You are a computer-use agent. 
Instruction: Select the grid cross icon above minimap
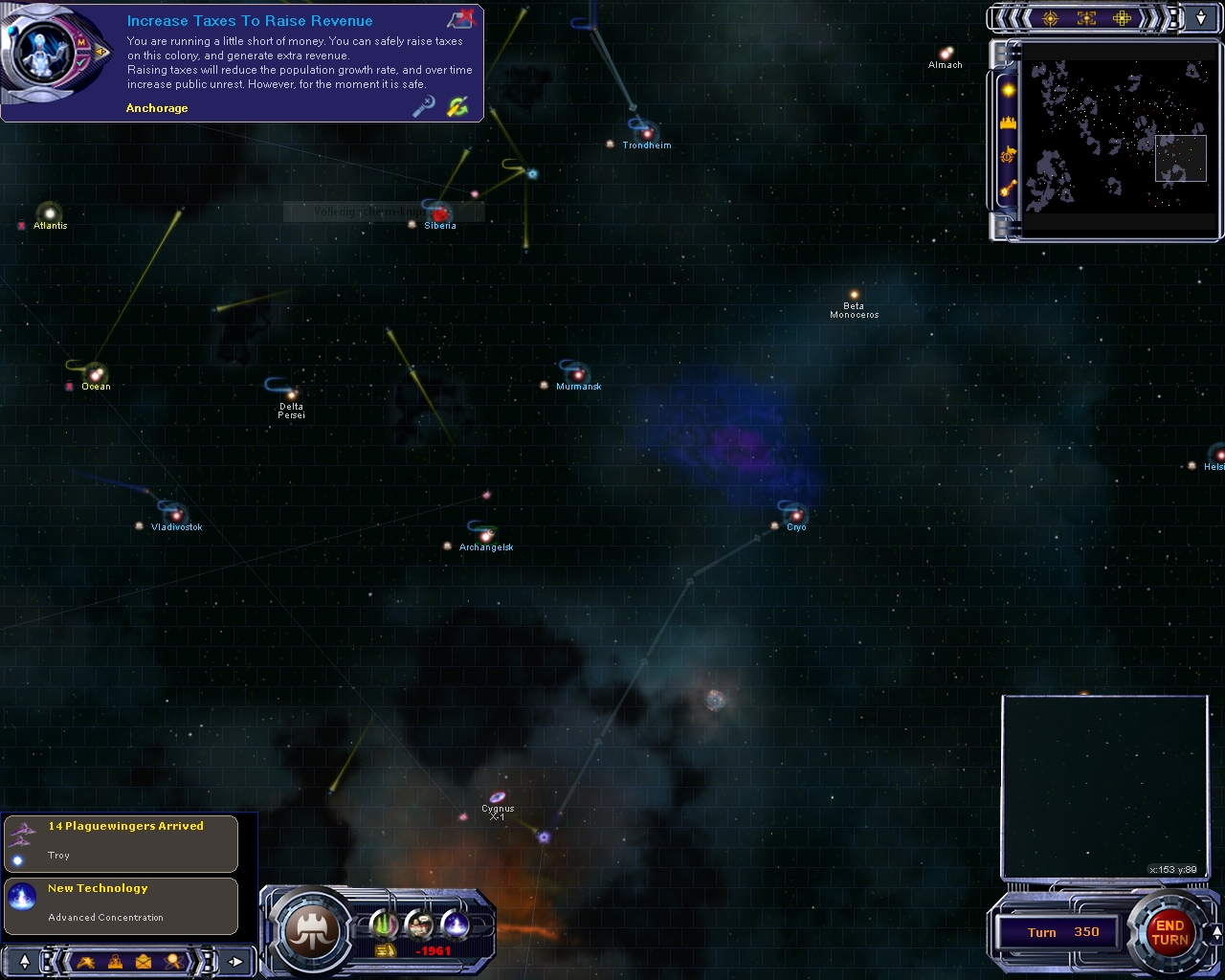(x=1122, y=17)
